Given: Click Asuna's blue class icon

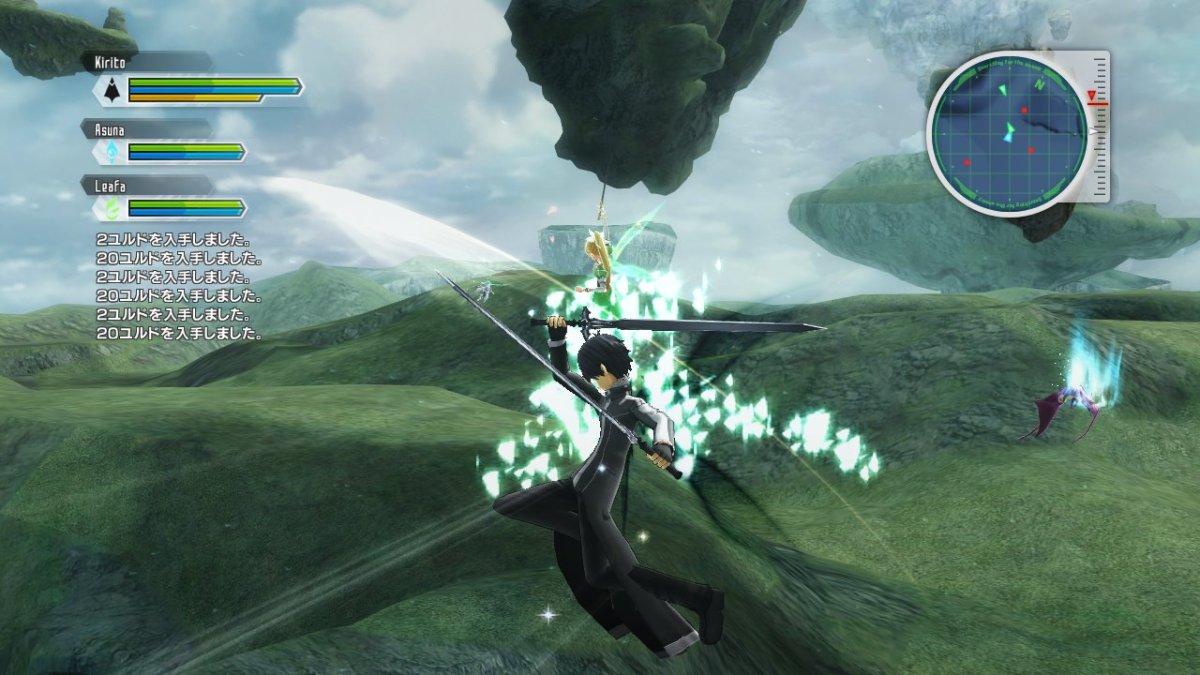Looking at the screenshot, I should tap(111, 152).
